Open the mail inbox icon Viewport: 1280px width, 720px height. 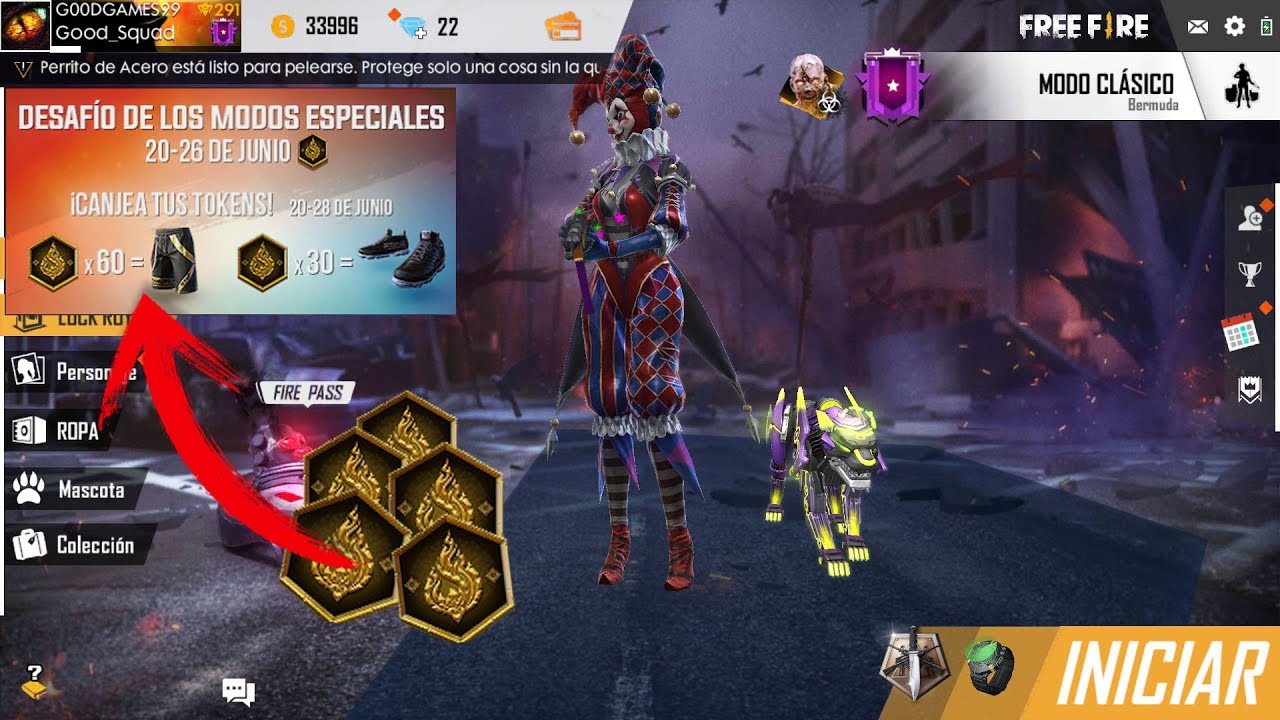1196,26
